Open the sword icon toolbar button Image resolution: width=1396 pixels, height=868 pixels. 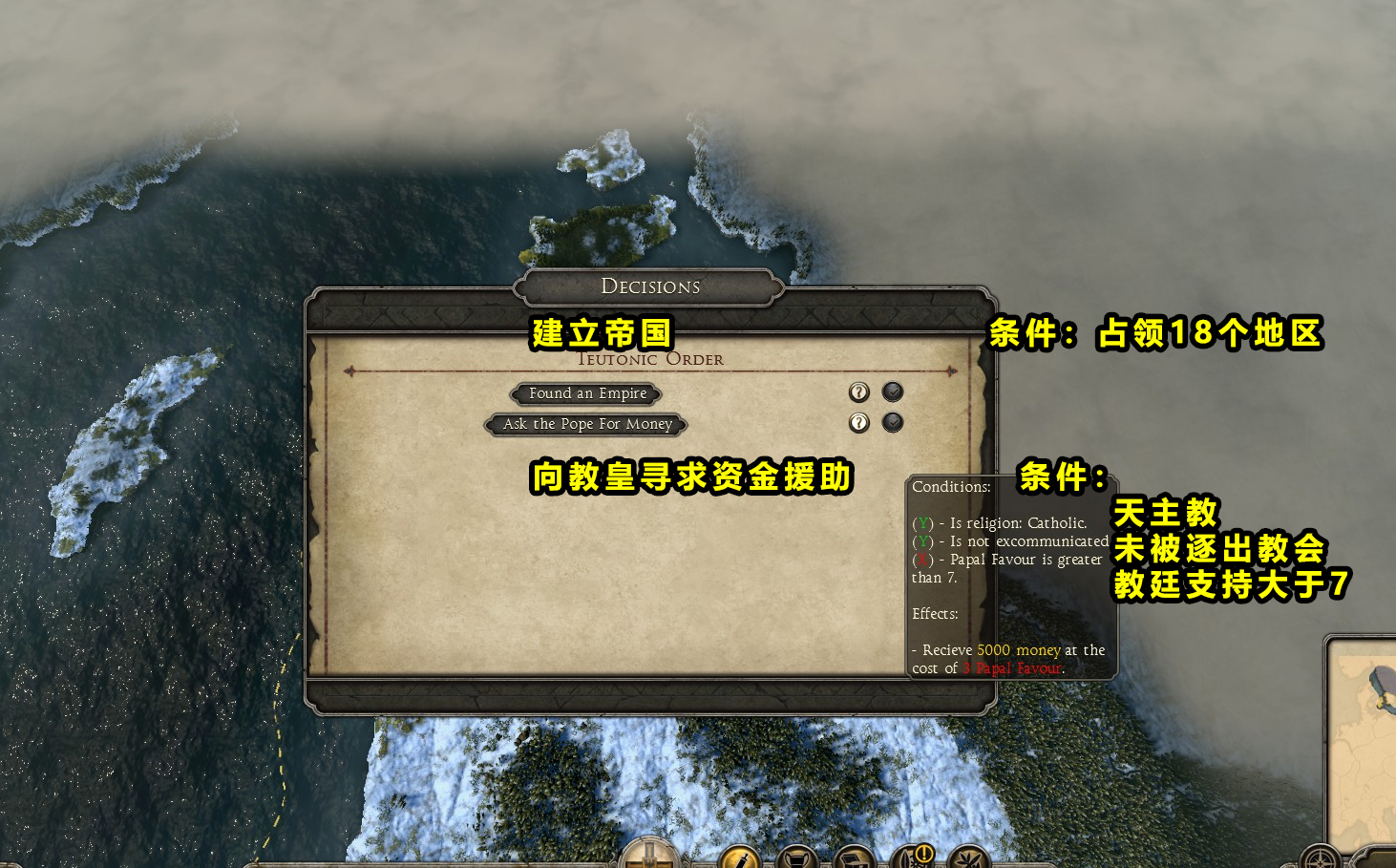click(738, 858)
